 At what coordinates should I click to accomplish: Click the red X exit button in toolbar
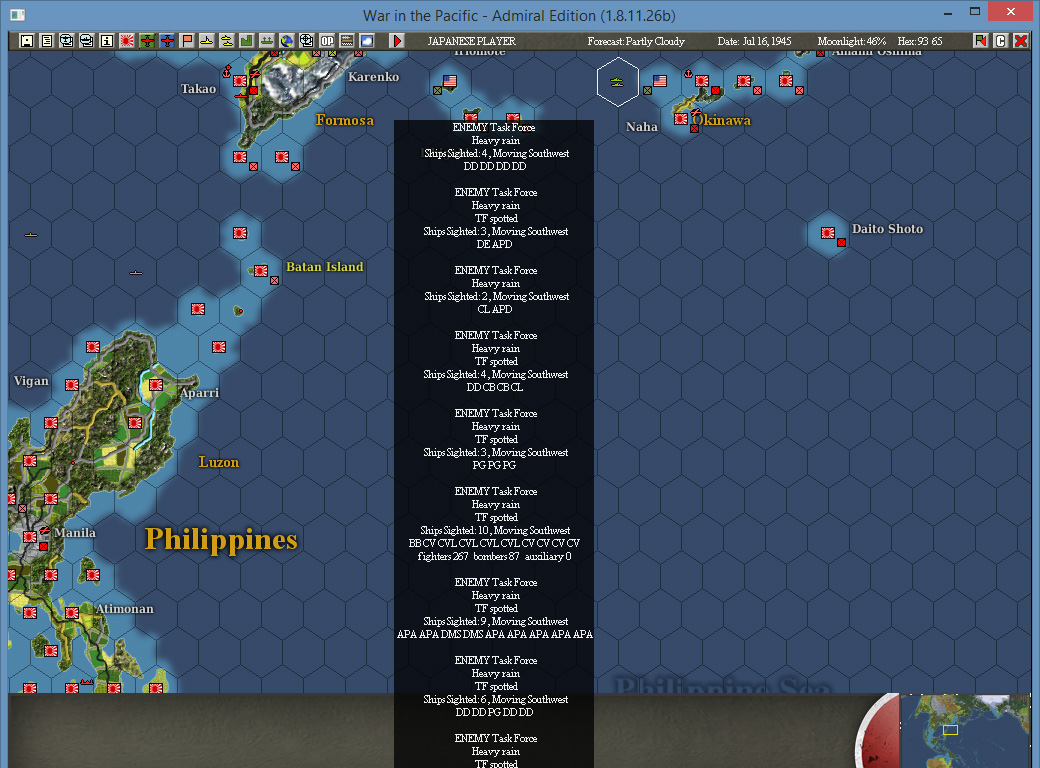[1020, 41]
